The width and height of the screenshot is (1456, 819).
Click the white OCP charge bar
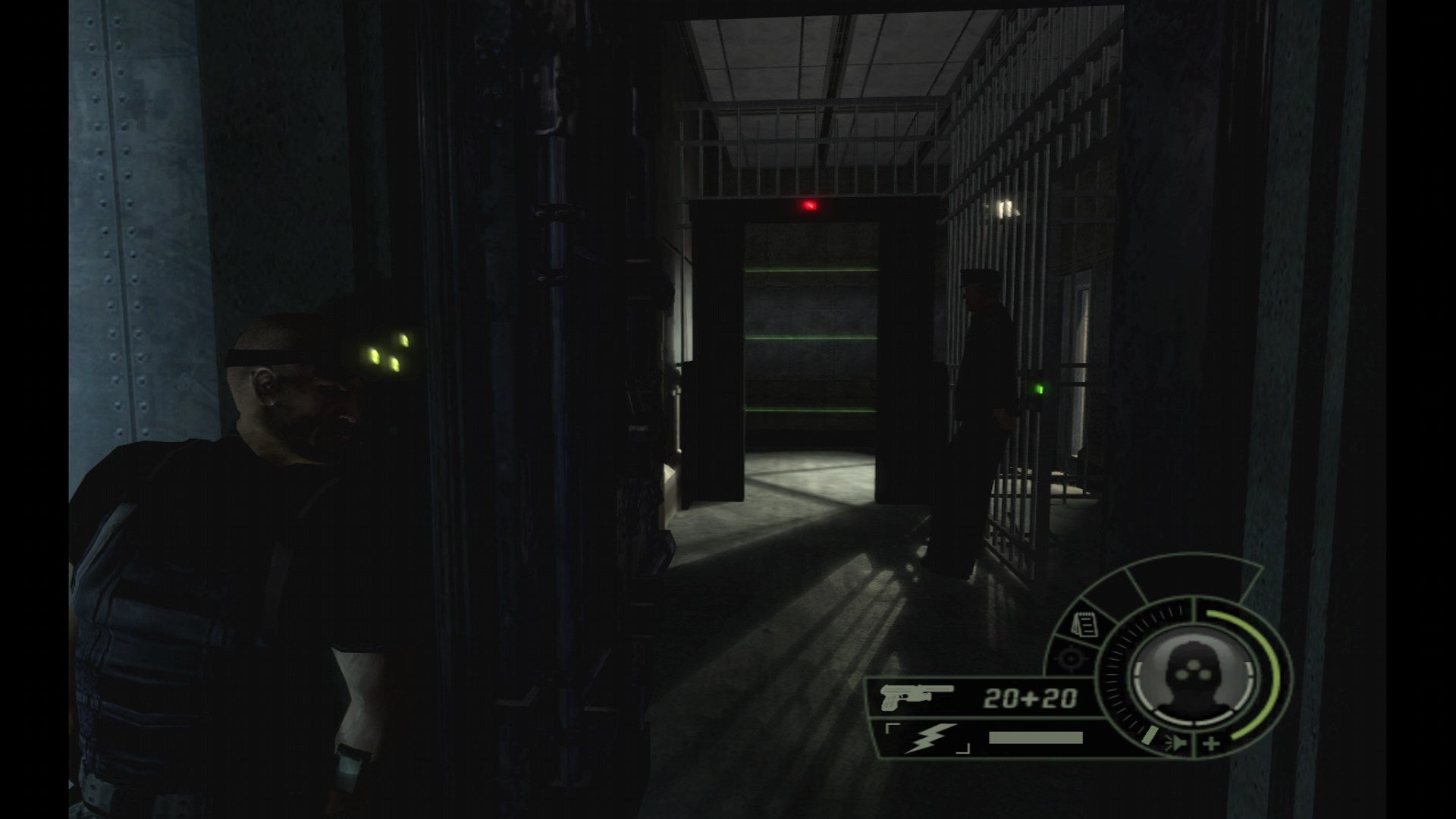(x=1036, y=736)
